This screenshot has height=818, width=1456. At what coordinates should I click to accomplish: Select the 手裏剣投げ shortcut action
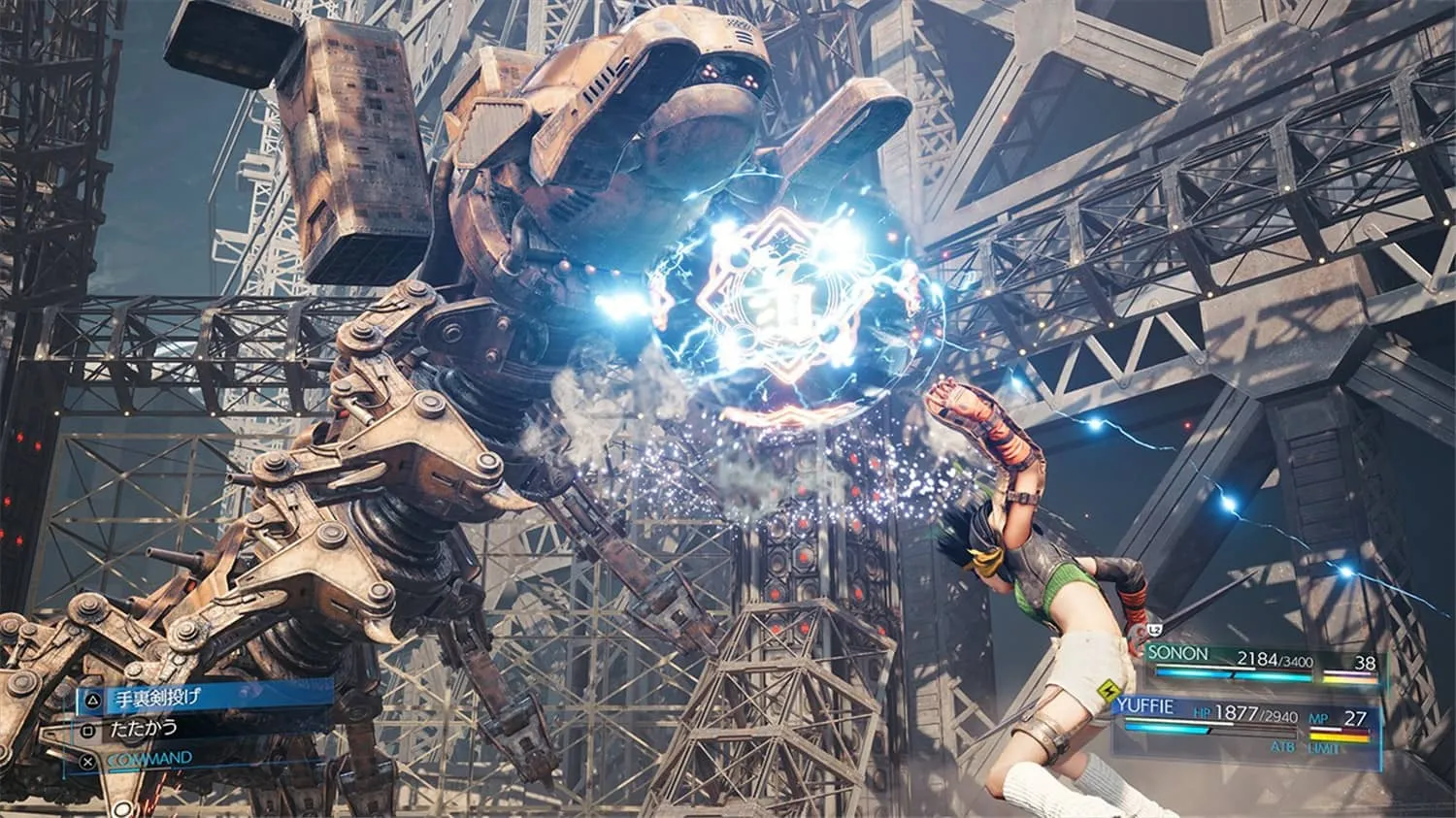pos(157,697)
